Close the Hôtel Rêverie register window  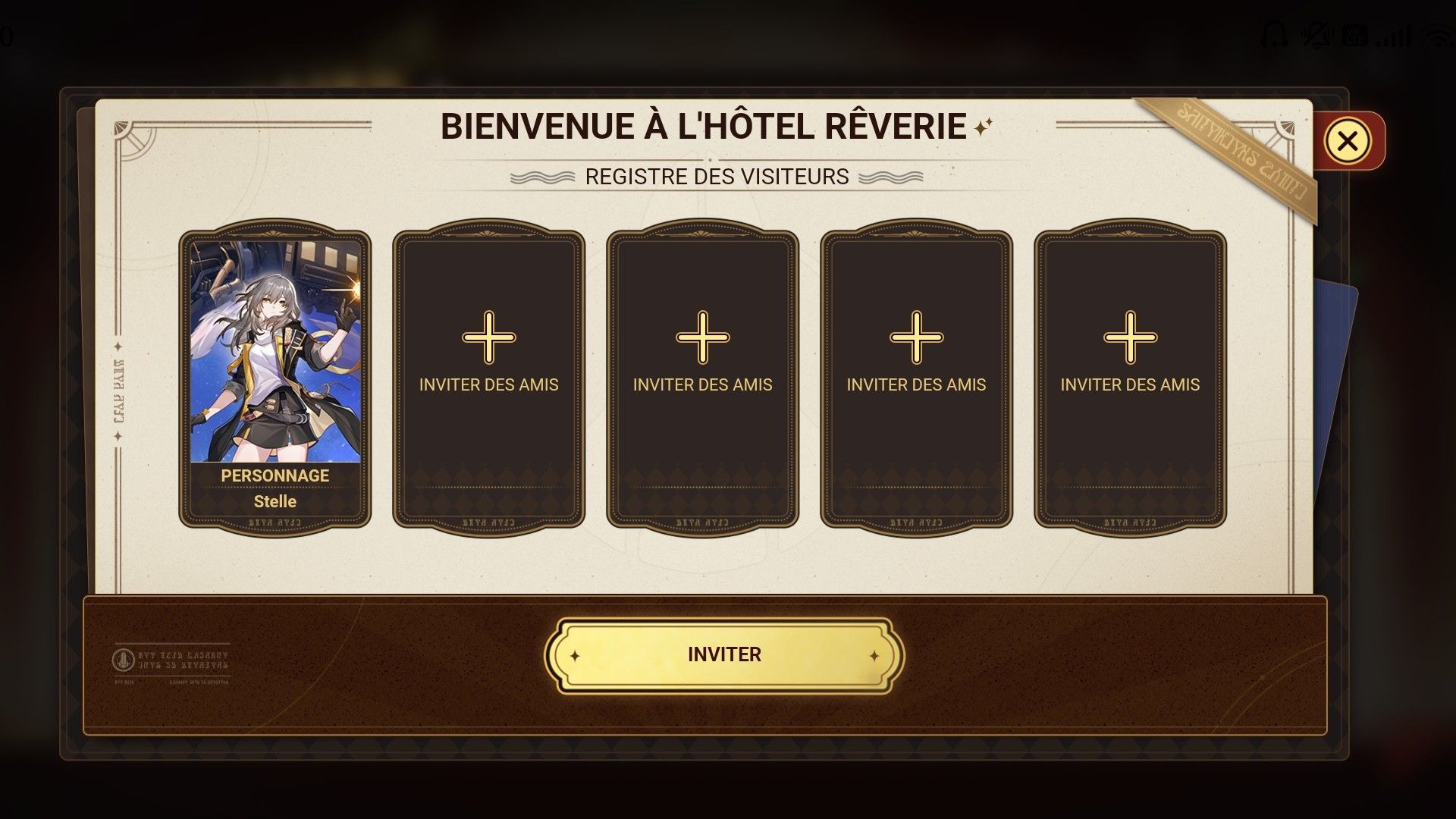coord(1348,141)
